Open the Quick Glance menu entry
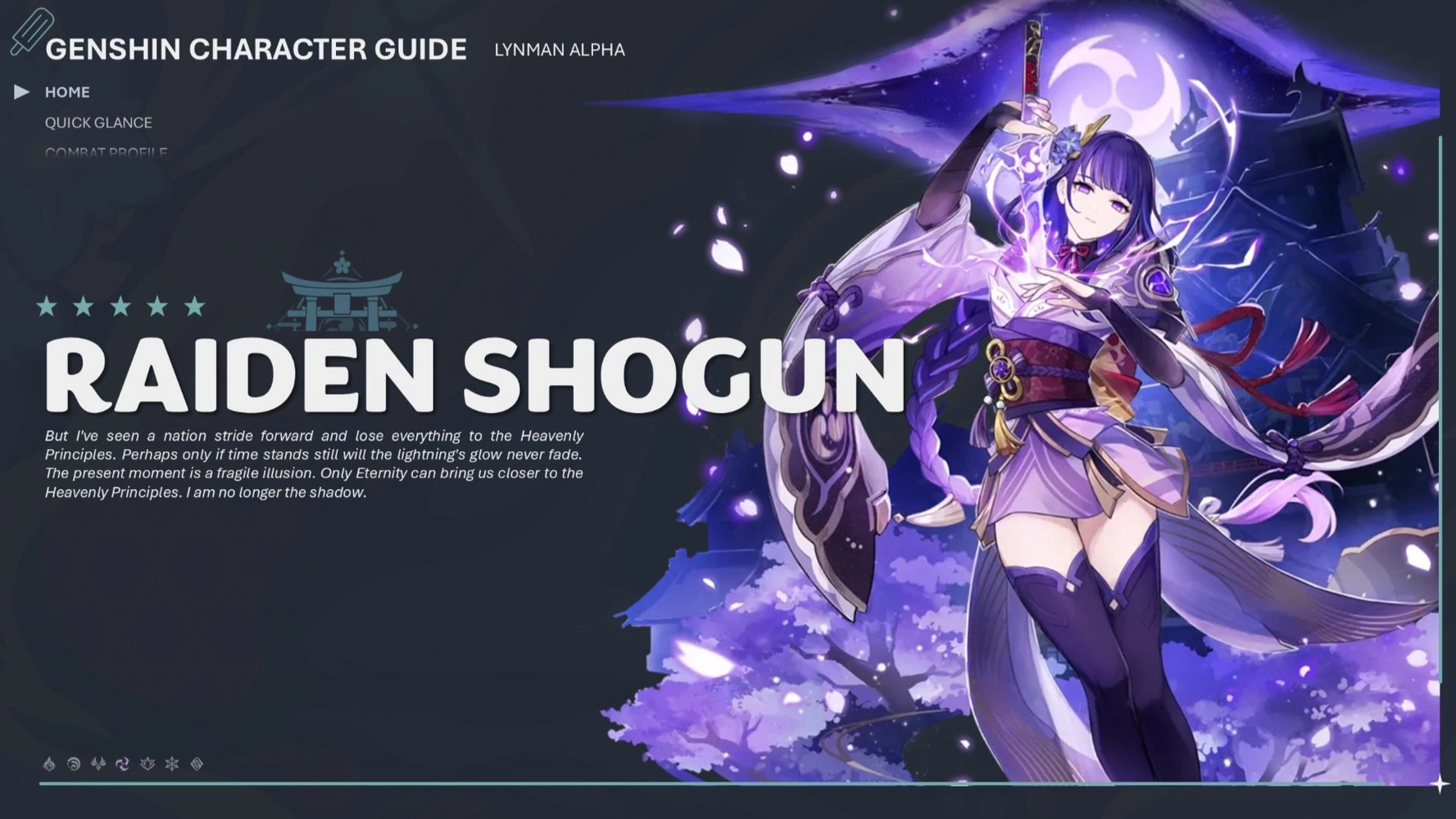This screenshot has width=1456, height=819. tap(98, 122)
